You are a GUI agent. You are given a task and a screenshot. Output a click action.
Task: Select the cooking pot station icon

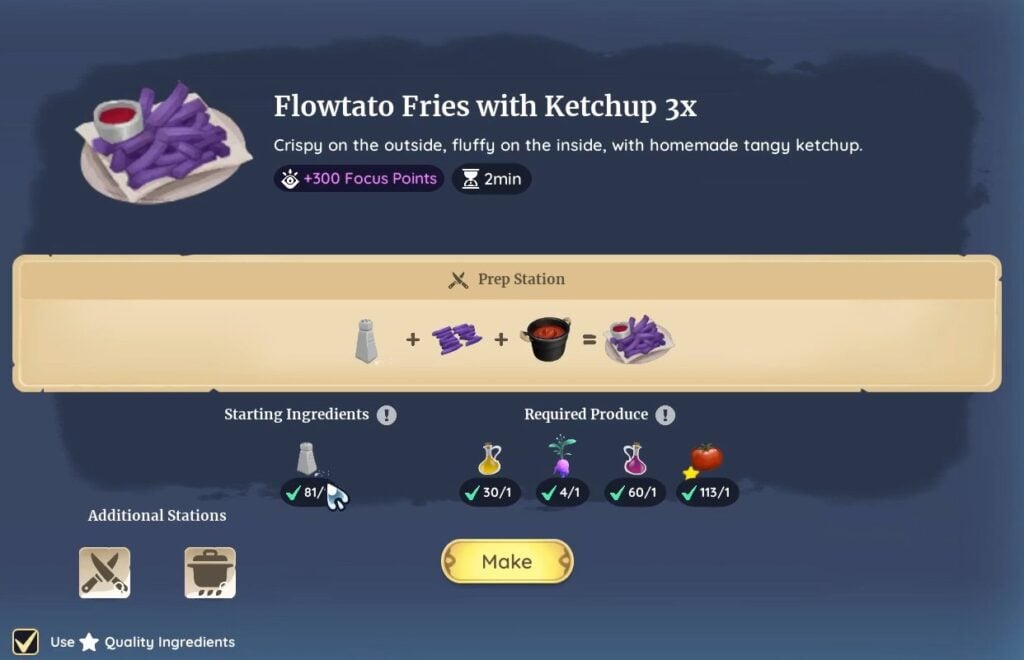point(210,573)
